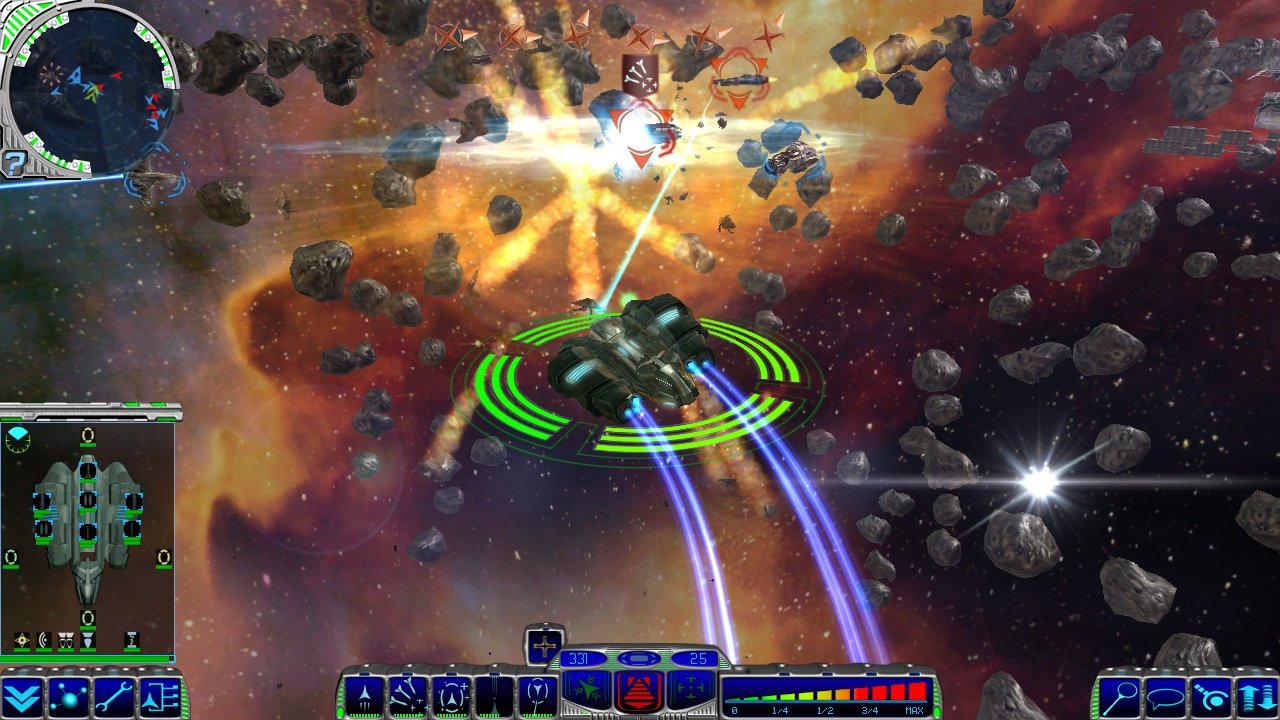Open the ship equipment panel icon beside the wrench
Screen dimensions: 1280x720
[160, 695]
